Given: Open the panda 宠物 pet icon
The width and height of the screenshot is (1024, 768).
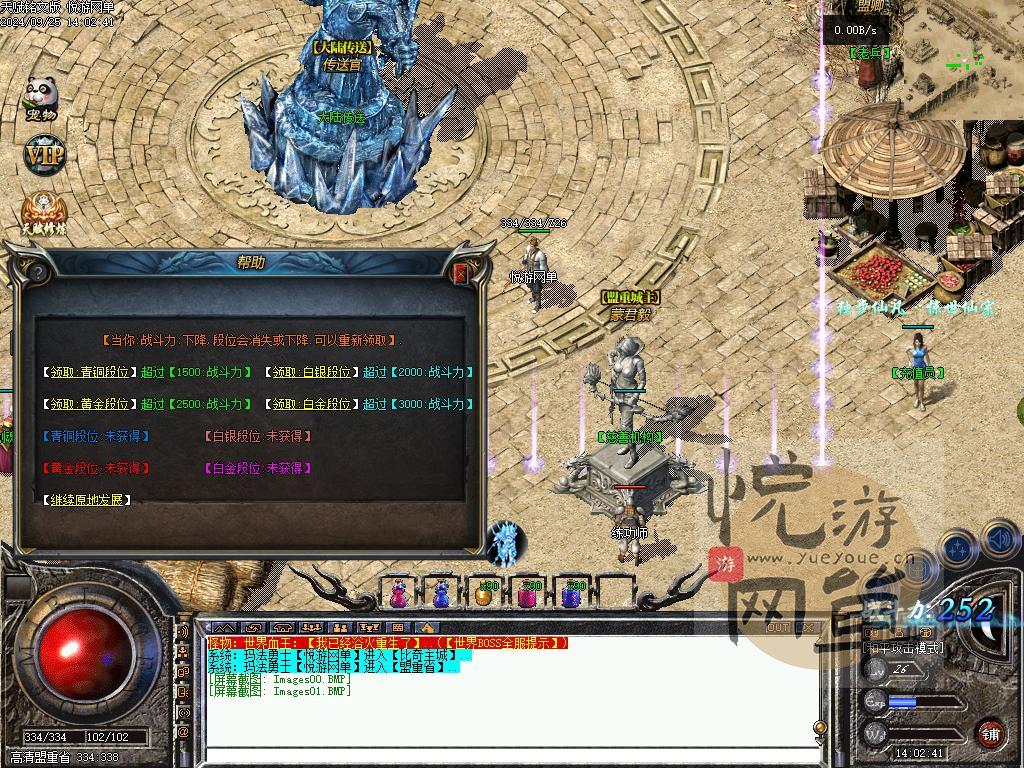Looking at the screenshot, I should [x=41, y=97].
